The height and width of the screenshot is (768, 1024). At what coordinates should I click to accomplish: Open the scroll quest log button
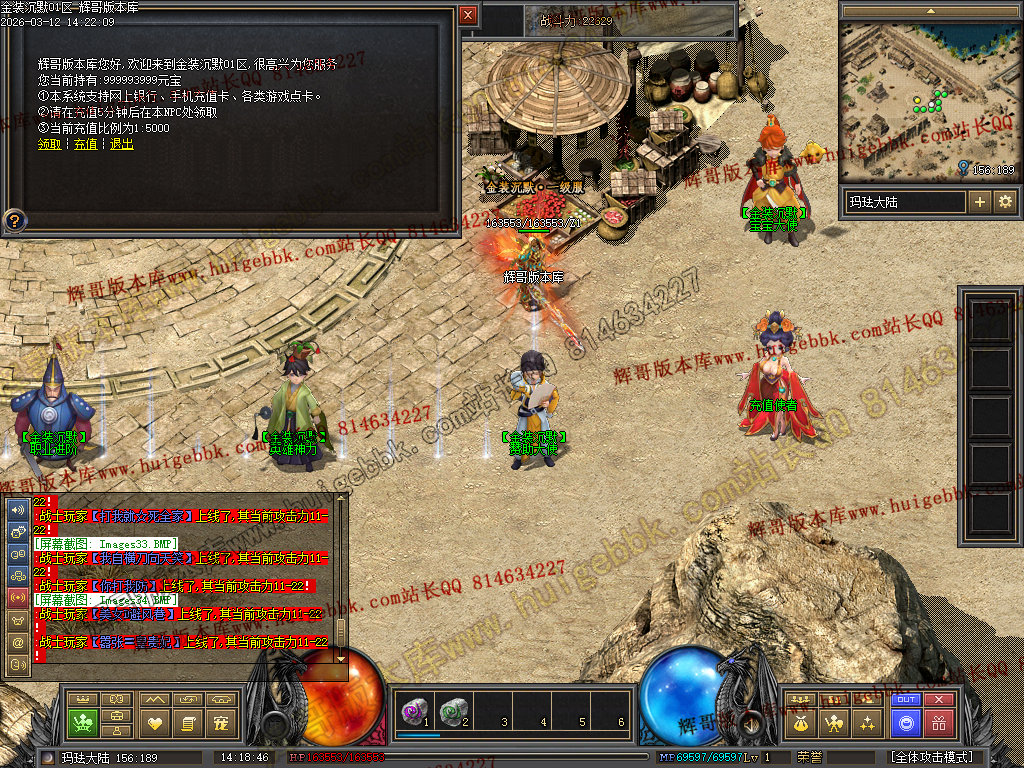pyautogui.click(x=189, y=722)
